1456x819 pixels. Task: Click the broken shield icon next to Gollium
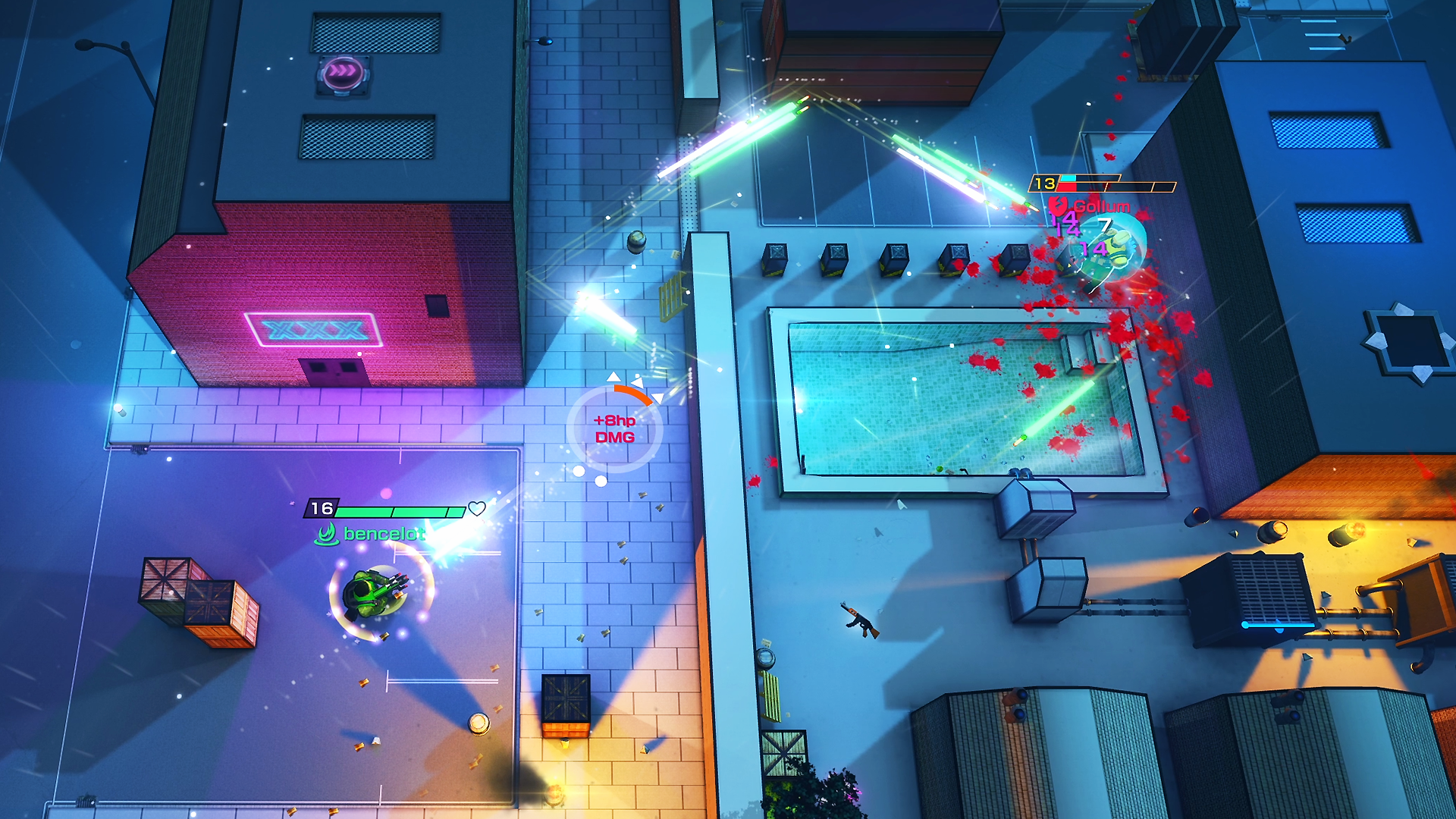(1057, 206)
